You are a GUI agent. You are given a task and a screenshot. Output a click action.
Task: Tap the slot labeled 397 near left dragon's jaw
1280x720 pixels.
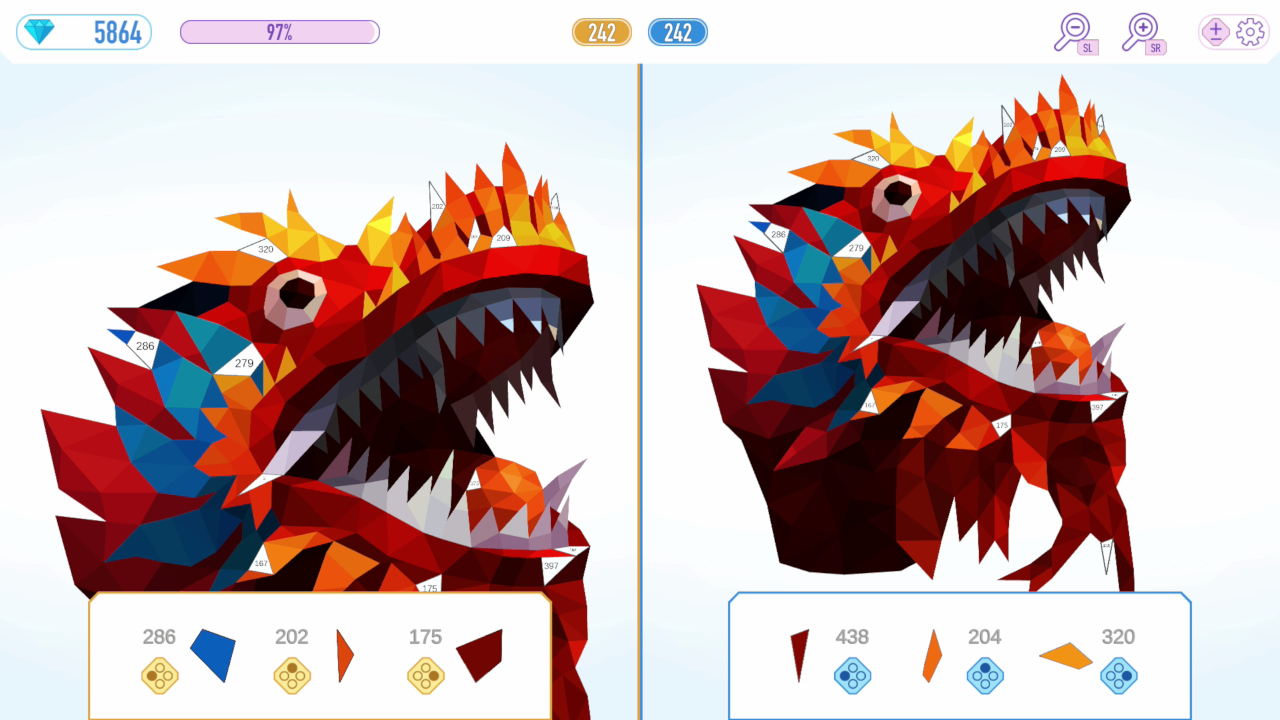(549, 565)
